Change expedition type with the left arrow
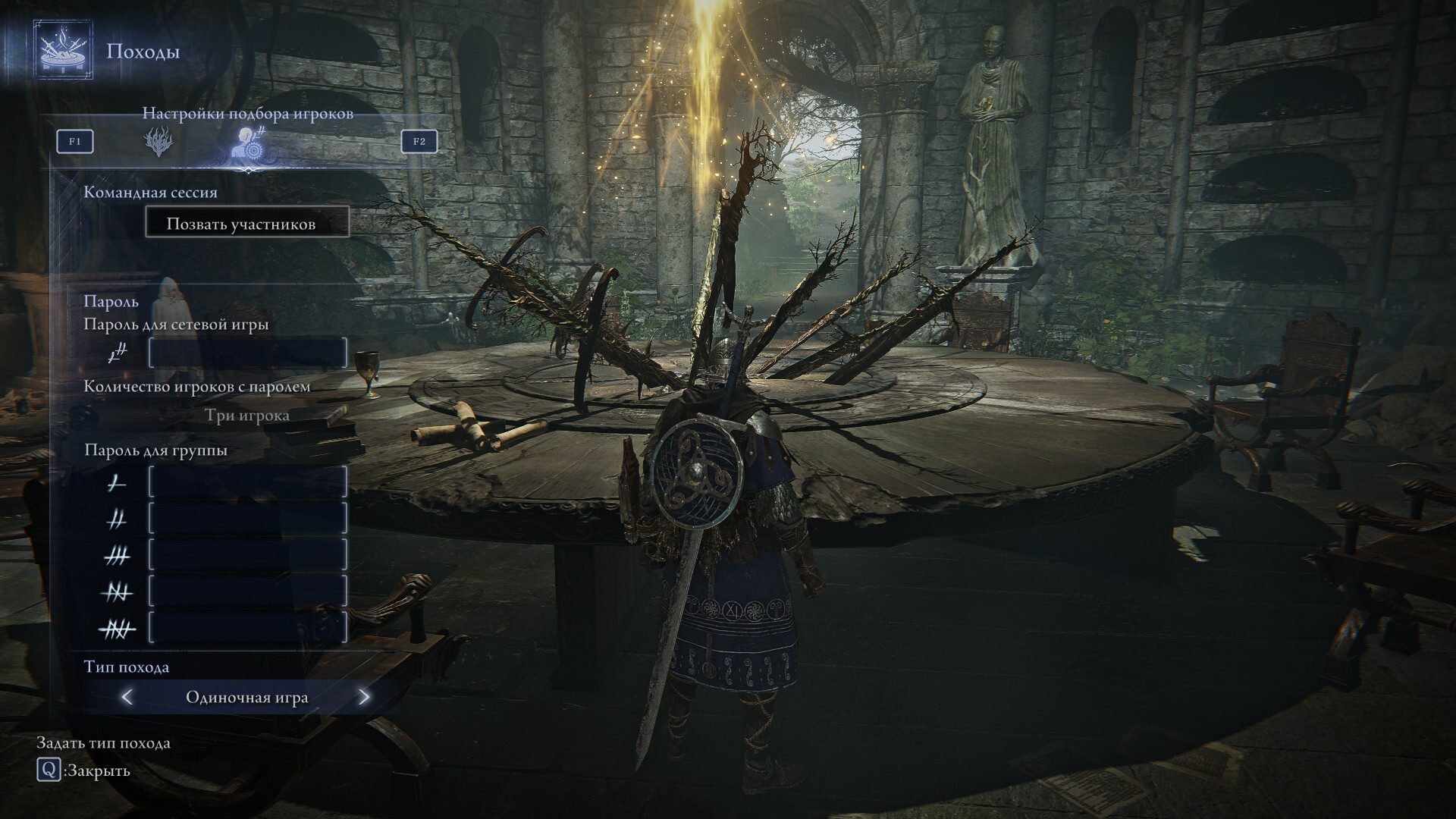This screenshot has width=1456, height=819. pos(127,697)
